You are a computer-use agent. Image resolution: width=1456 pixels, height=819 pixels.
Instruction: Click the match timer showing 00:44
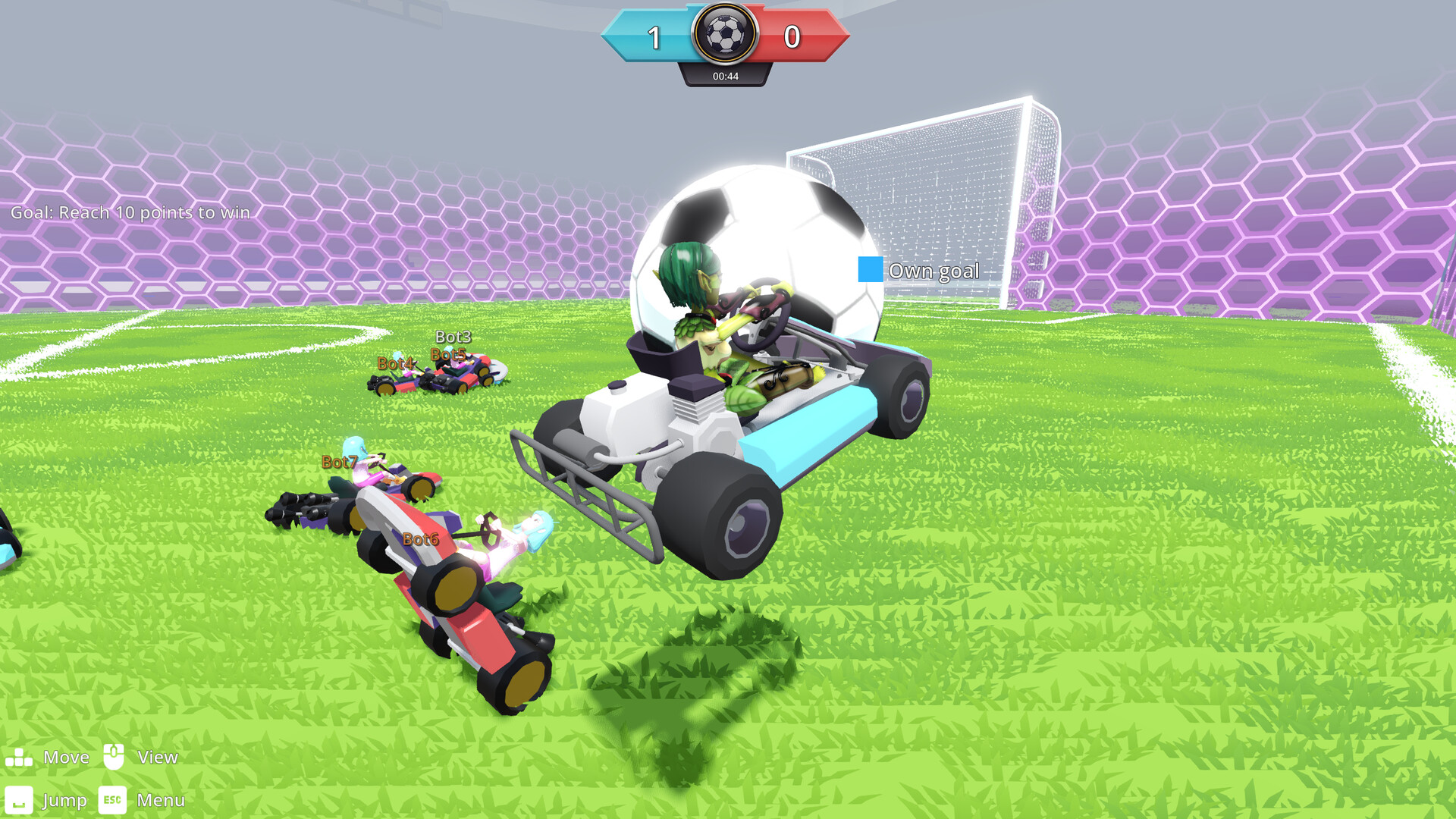726,76
